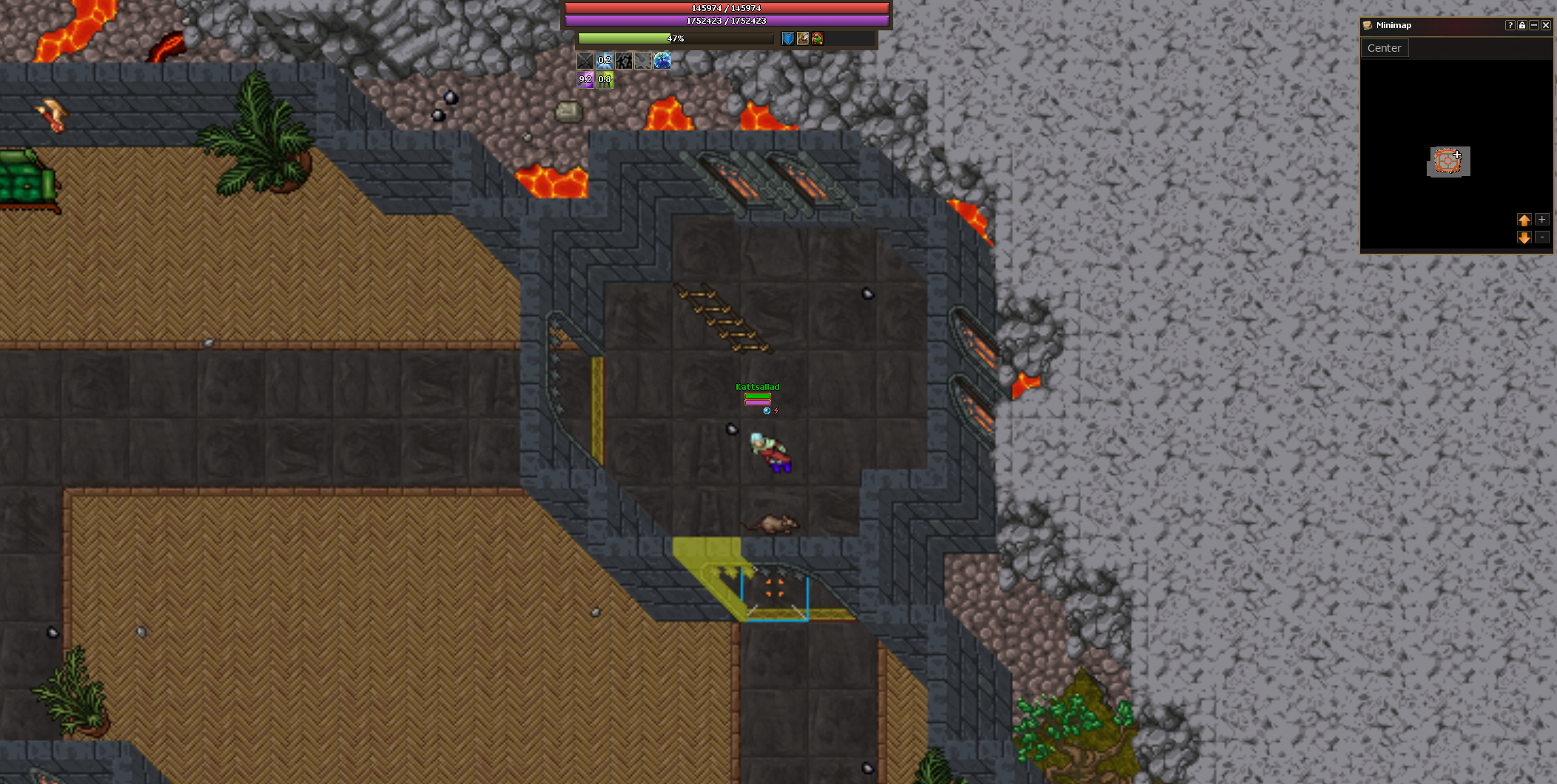Click the explored area on the minimap
The image size is (1557, 784).
(1447, 161)
